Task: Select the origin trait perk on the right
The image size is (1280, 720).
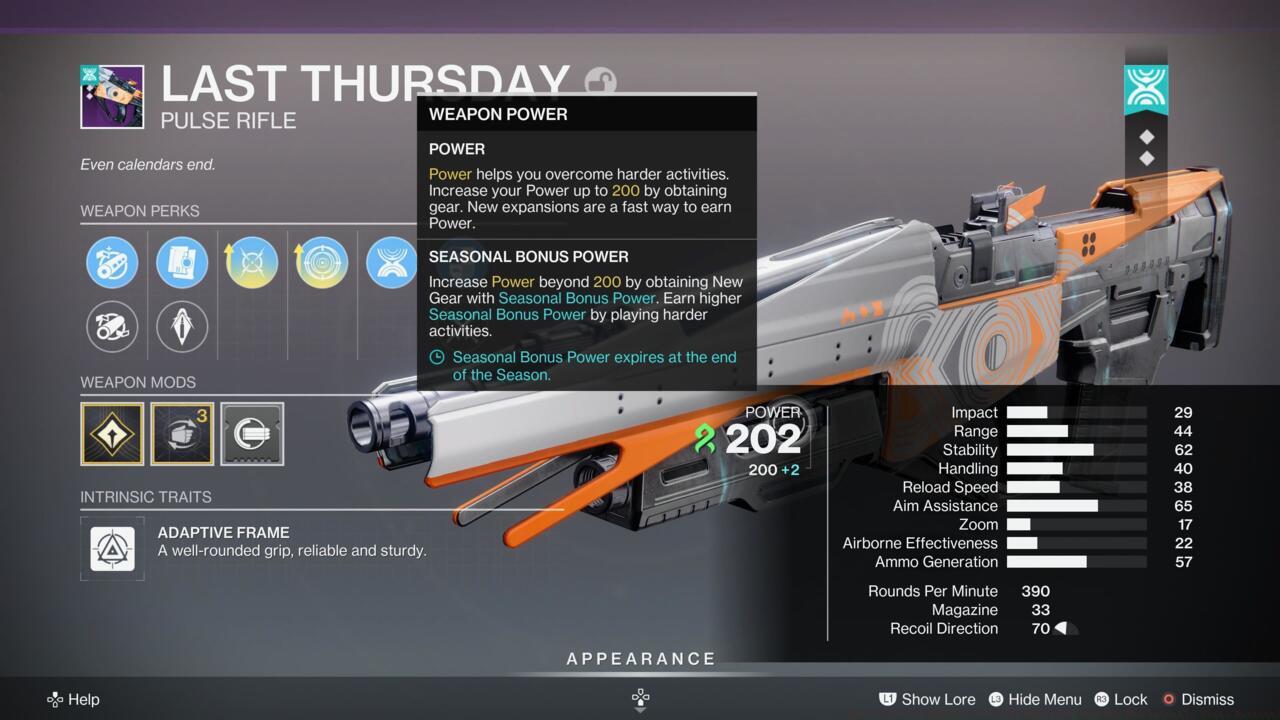Action: pos(391,262)
